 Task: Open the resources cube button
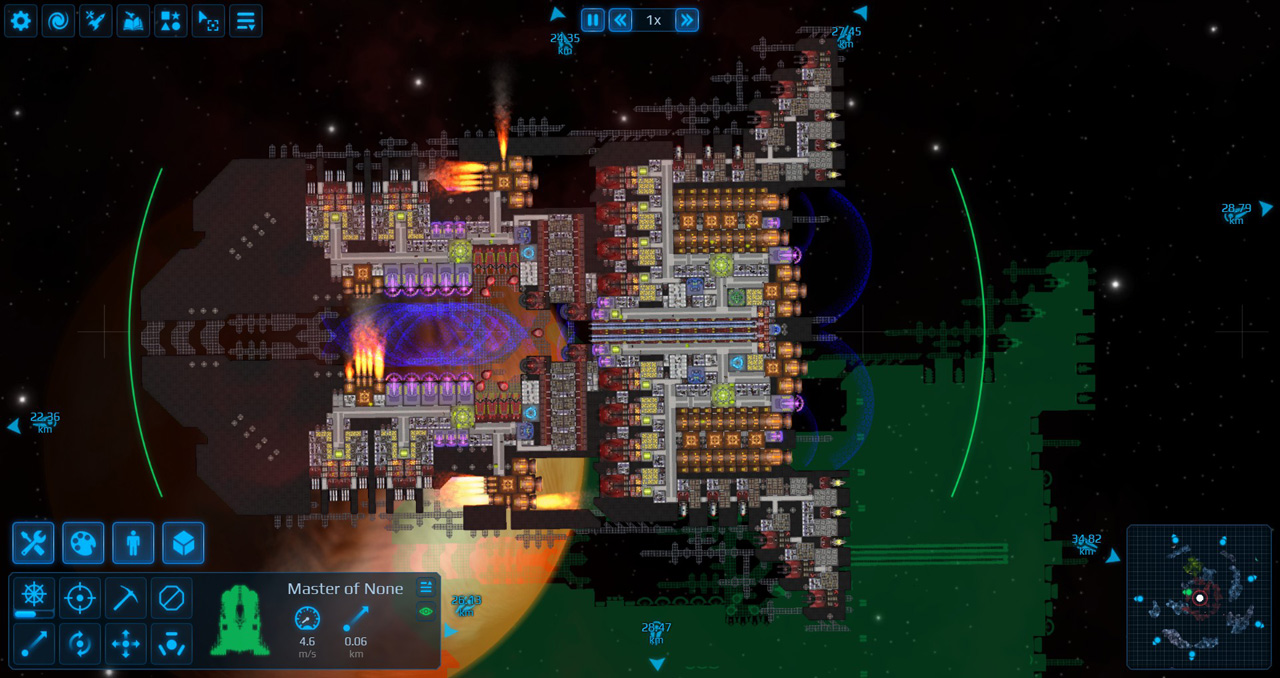point(183,543)
